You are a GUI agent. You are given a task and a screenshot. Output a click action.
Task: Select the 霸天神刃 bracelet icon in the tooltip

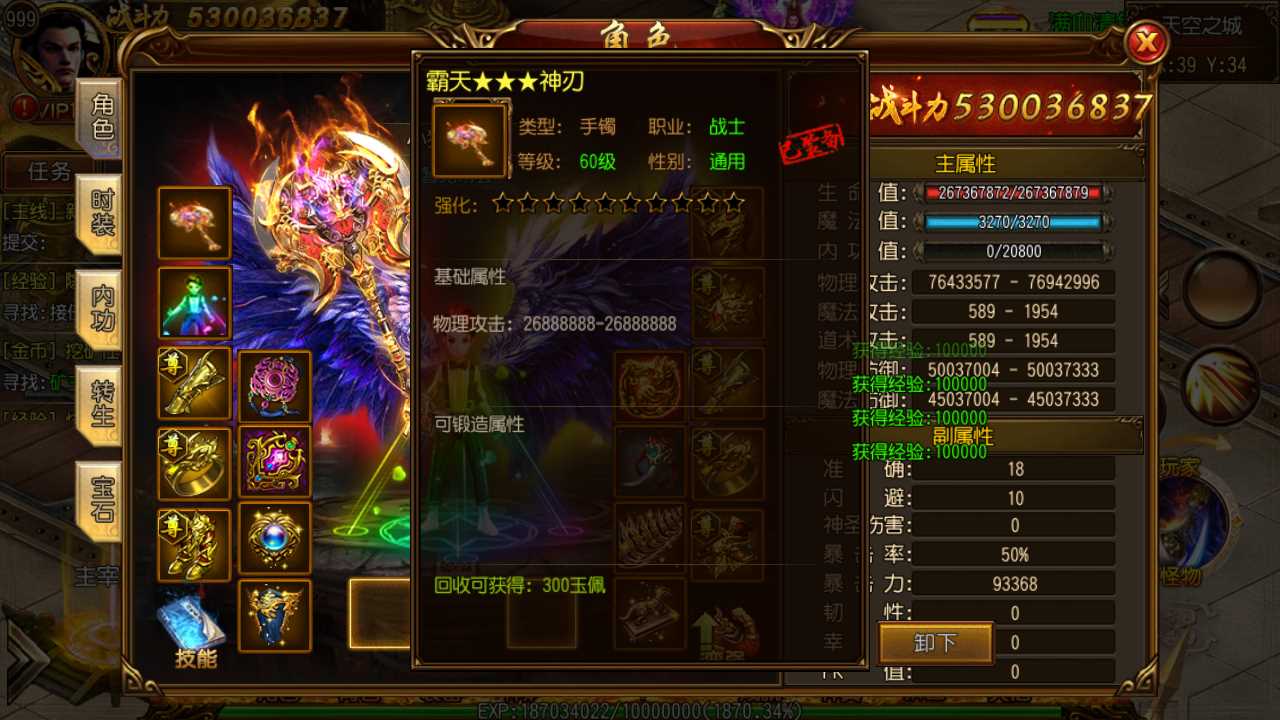[x=469, y=137]
